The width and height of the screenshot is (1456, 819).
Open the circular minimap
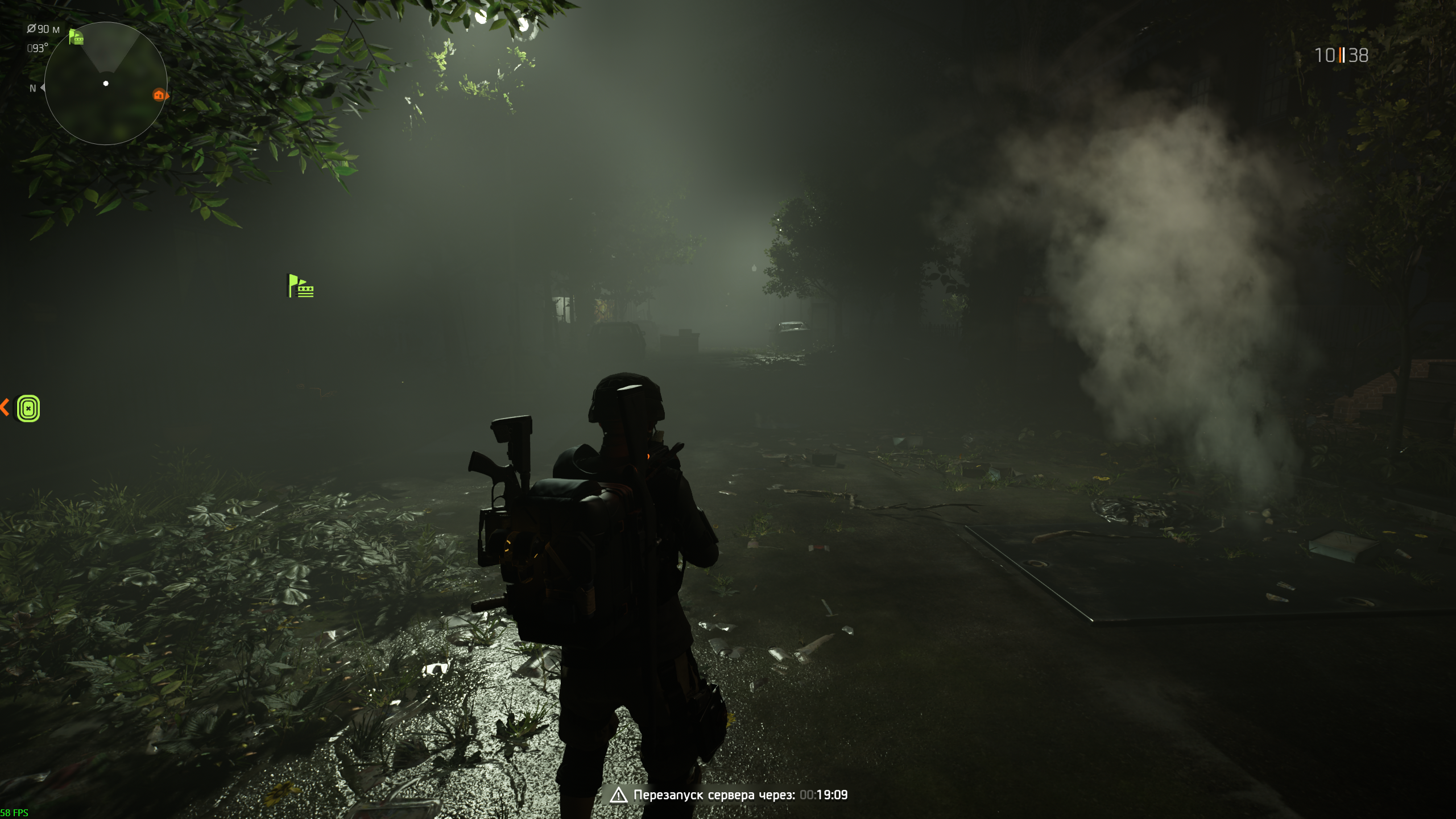106,84
